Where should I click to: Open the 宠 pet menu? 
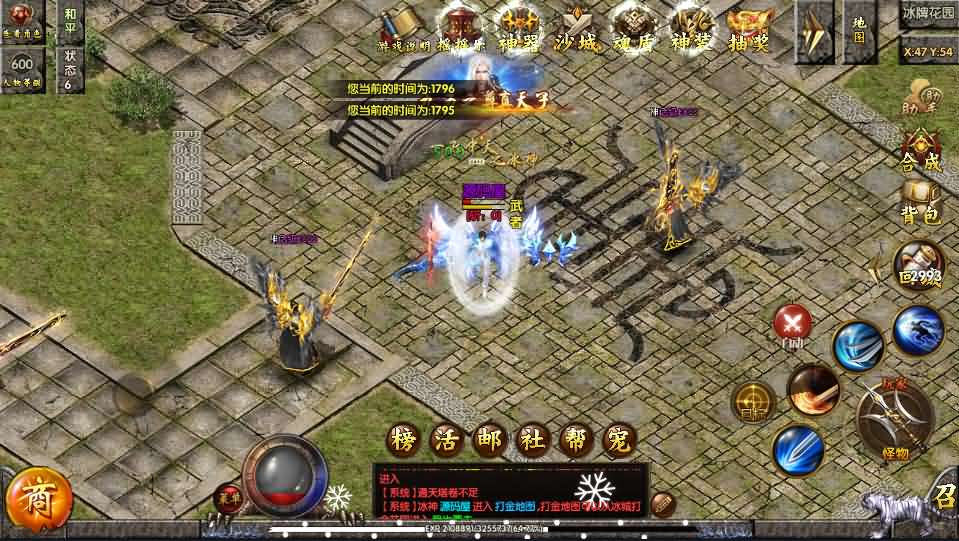[x=621, y=440]
